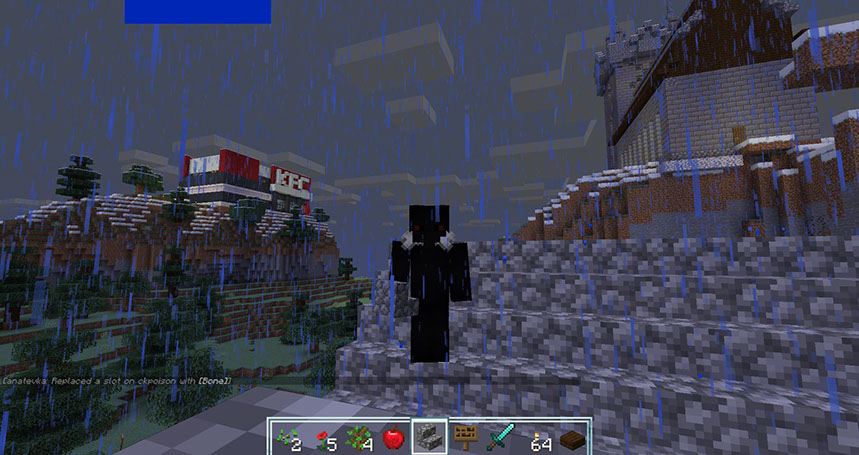Choose the sapling stack in the hotbar

pos(359,437)
